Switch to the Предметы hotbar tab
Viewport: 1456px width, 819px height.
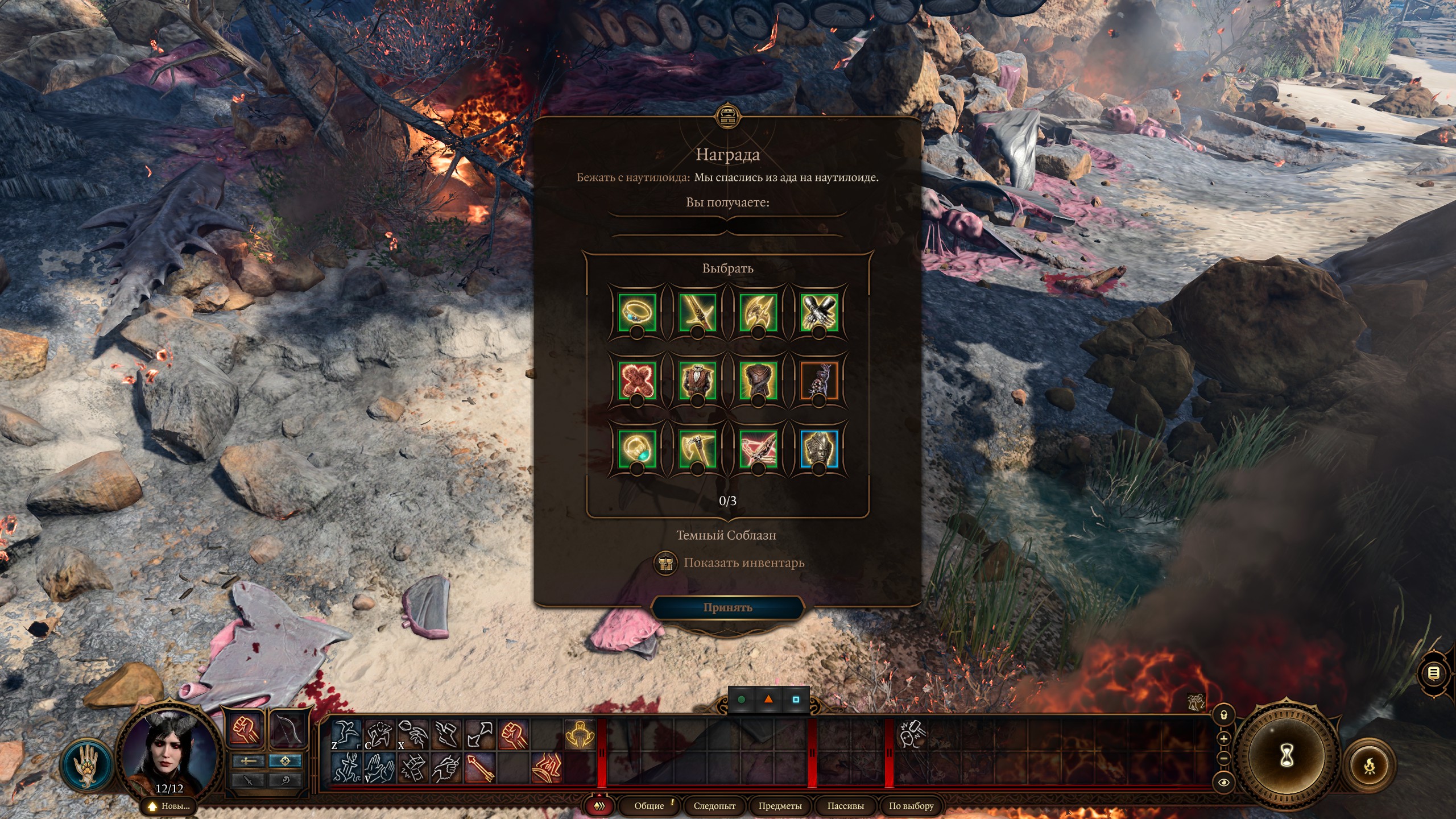point(780,806)
